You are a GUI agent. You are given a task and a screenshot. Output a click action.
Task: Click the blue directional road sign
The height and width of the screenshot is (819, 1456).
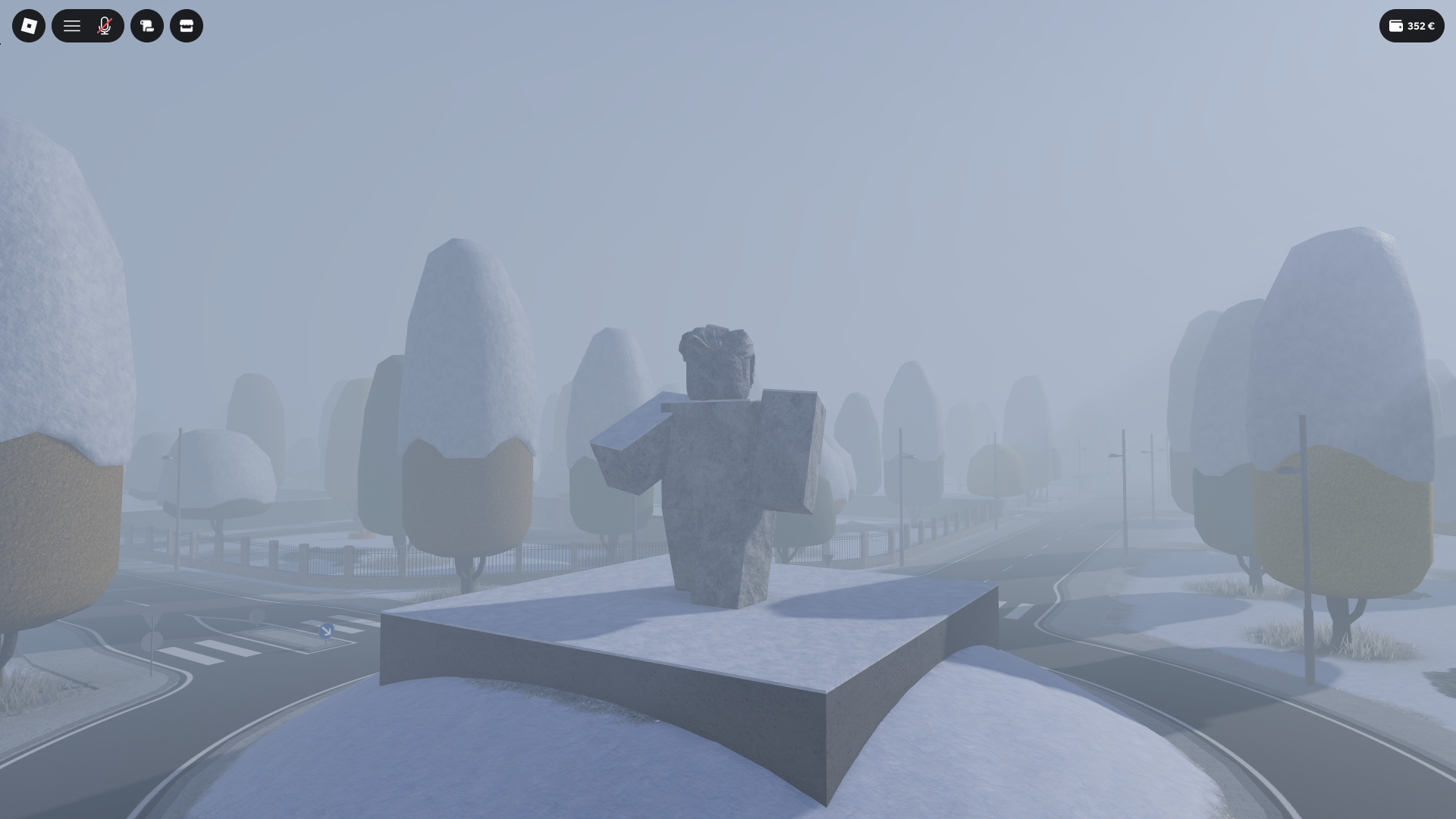pos(326,632)
